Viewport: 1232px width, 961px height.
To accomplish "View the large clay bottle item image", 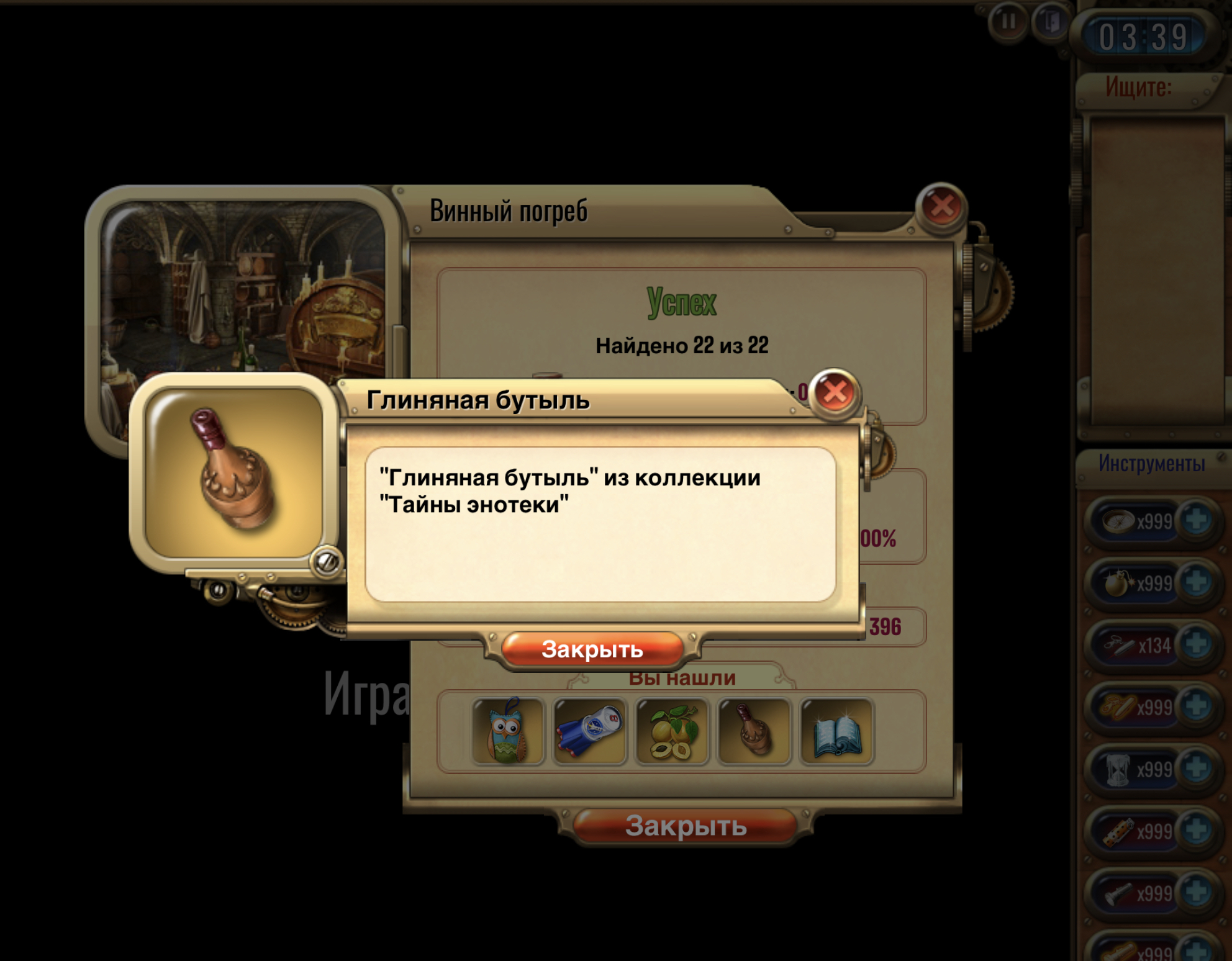I will (x=234, y=473).
